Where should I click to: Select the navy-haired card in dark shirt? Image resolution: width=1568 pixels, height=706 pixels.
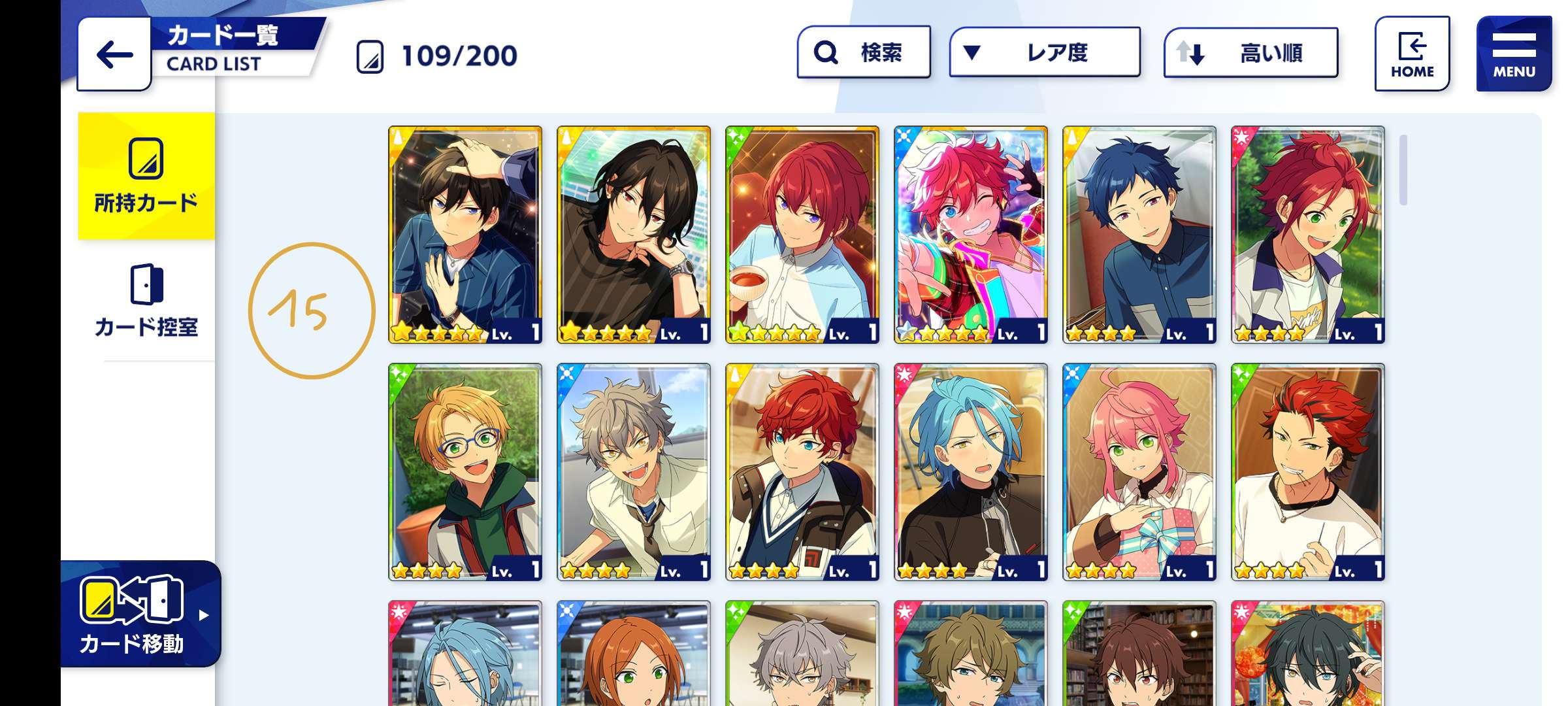(x=1139, y=235)
